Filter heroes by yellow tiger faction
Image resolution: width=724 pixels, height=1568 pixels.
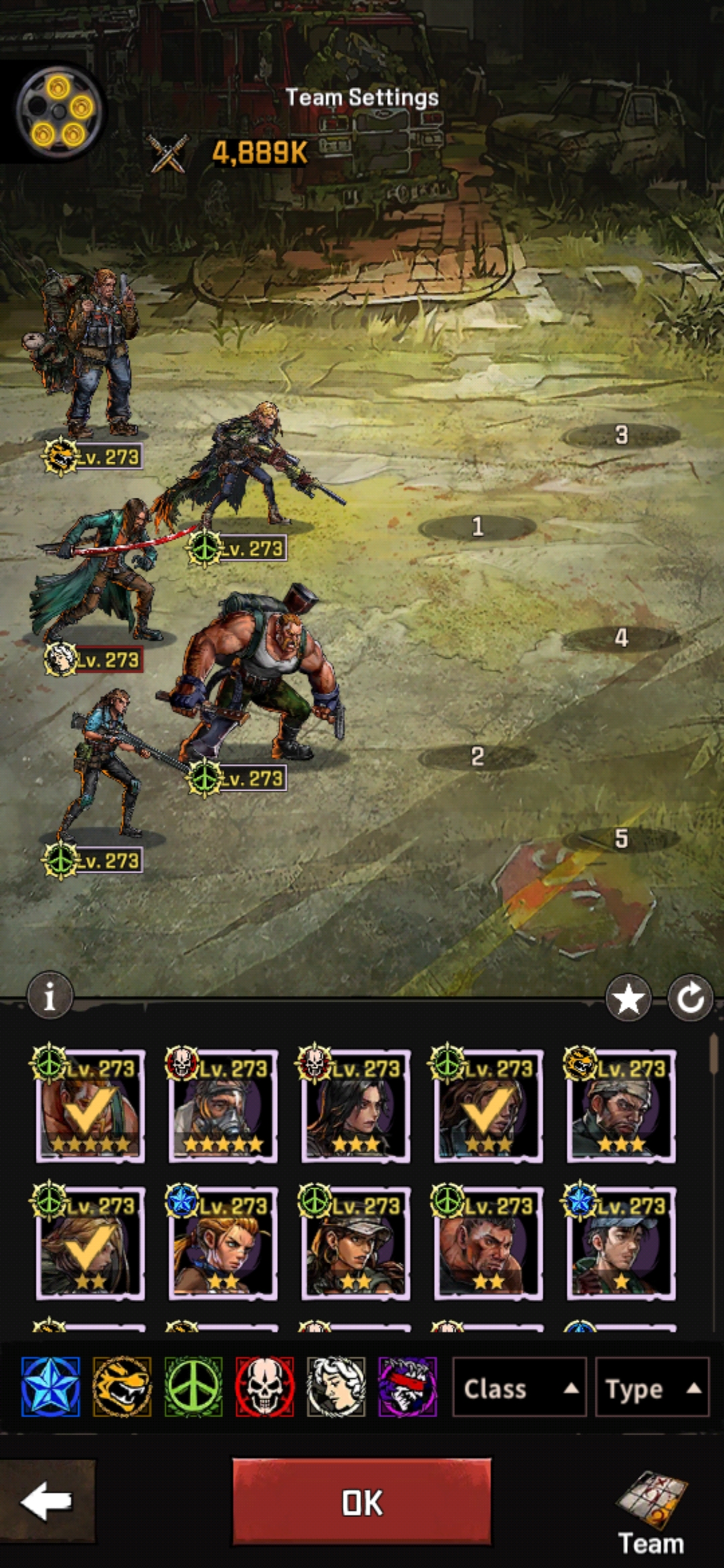pyautogui.click(x=122, y=1387)
